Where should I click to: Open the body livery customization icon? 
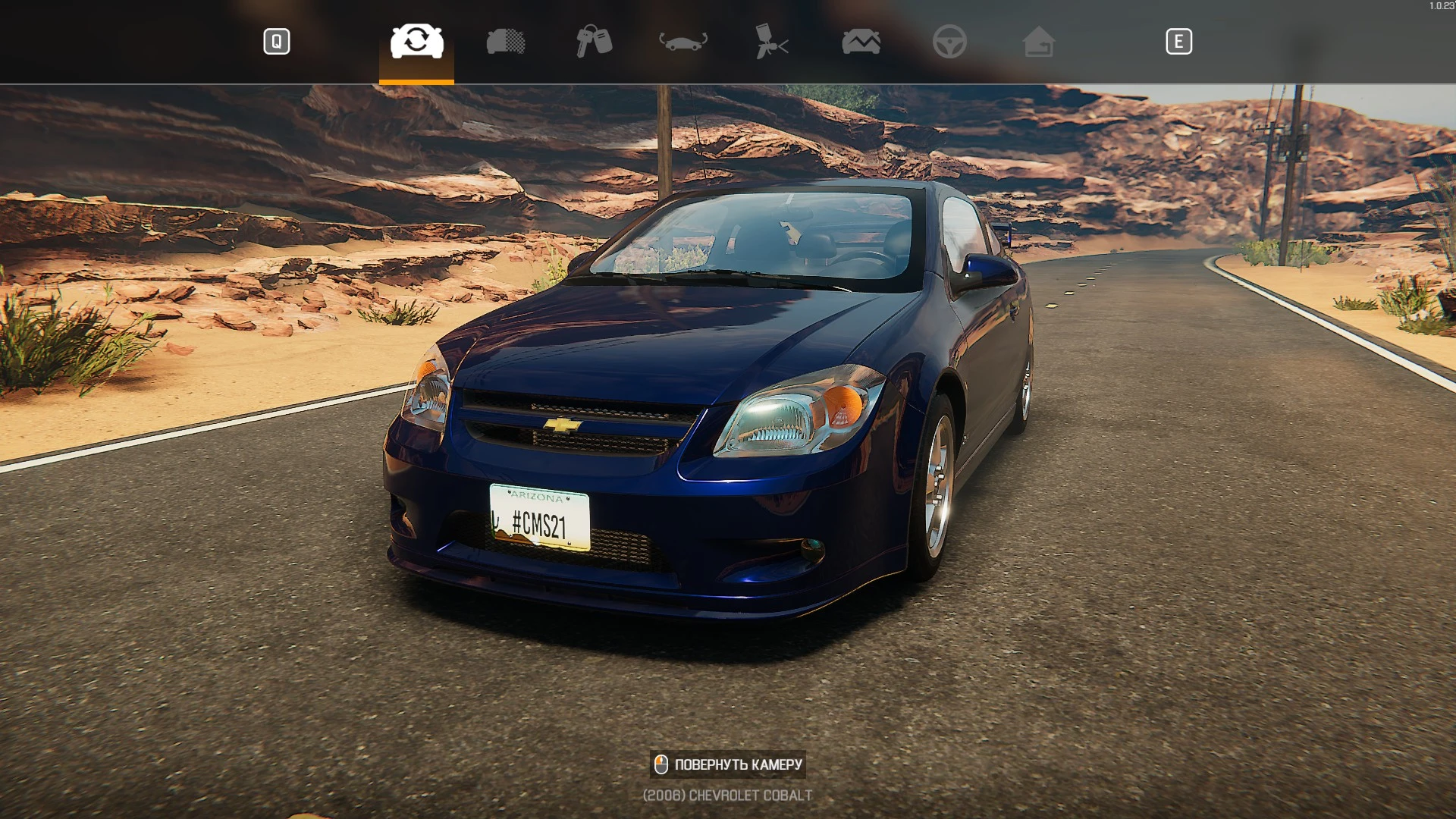point(504,42)
